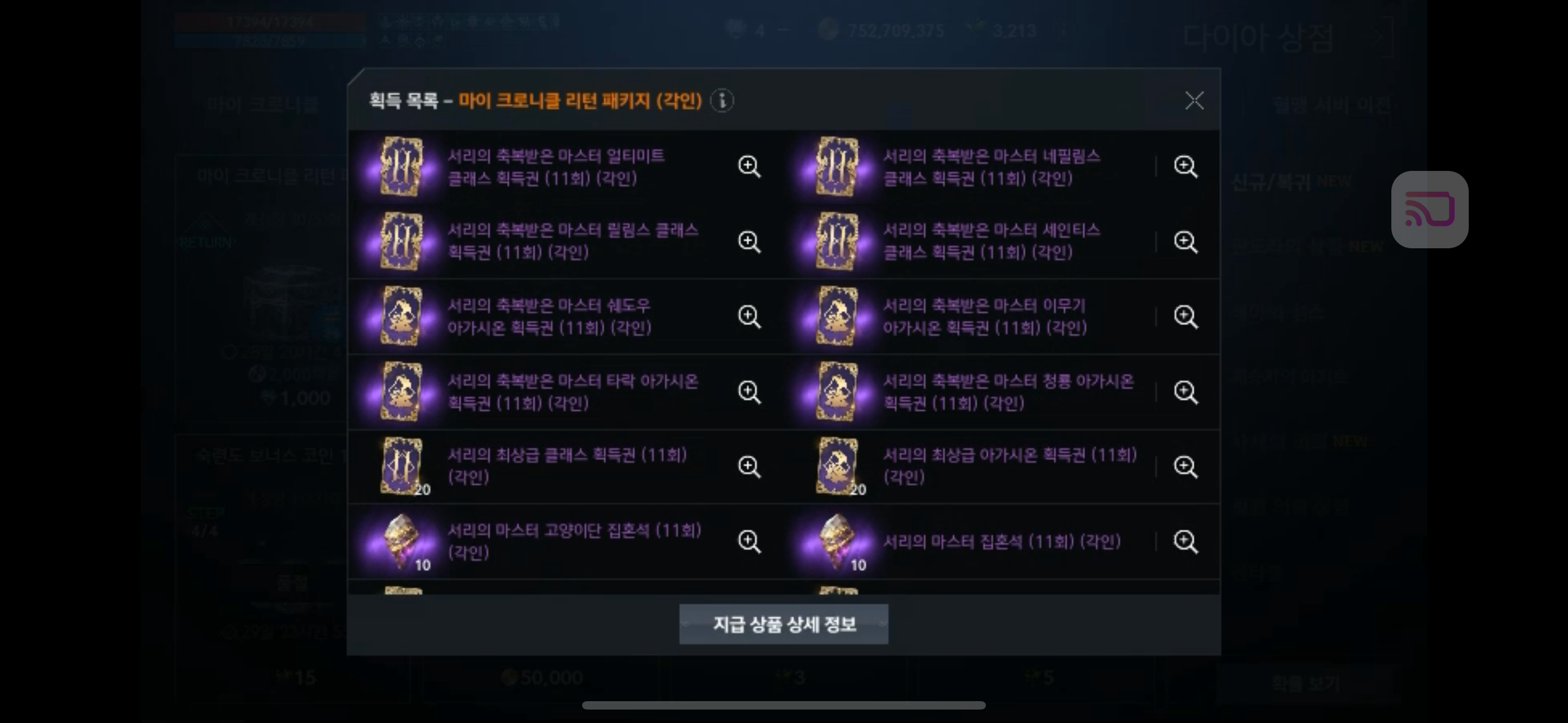Inspect 청룡 아가시온 획득권 with magnifier
The image size is (1568, 723).
point(1186,392)
